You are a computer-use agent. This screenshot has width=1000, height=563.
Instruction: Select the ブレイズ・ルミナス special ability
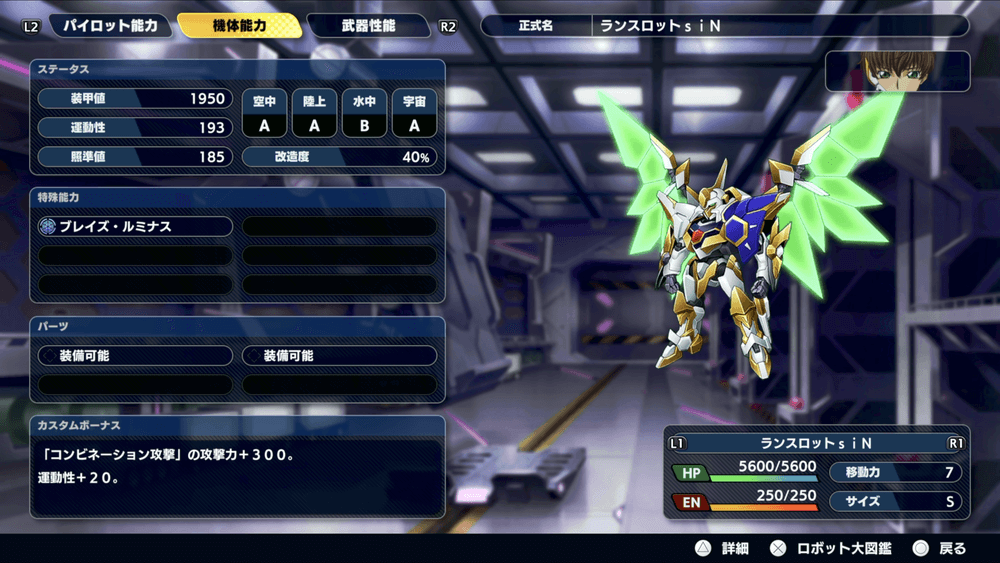point(136,227)
